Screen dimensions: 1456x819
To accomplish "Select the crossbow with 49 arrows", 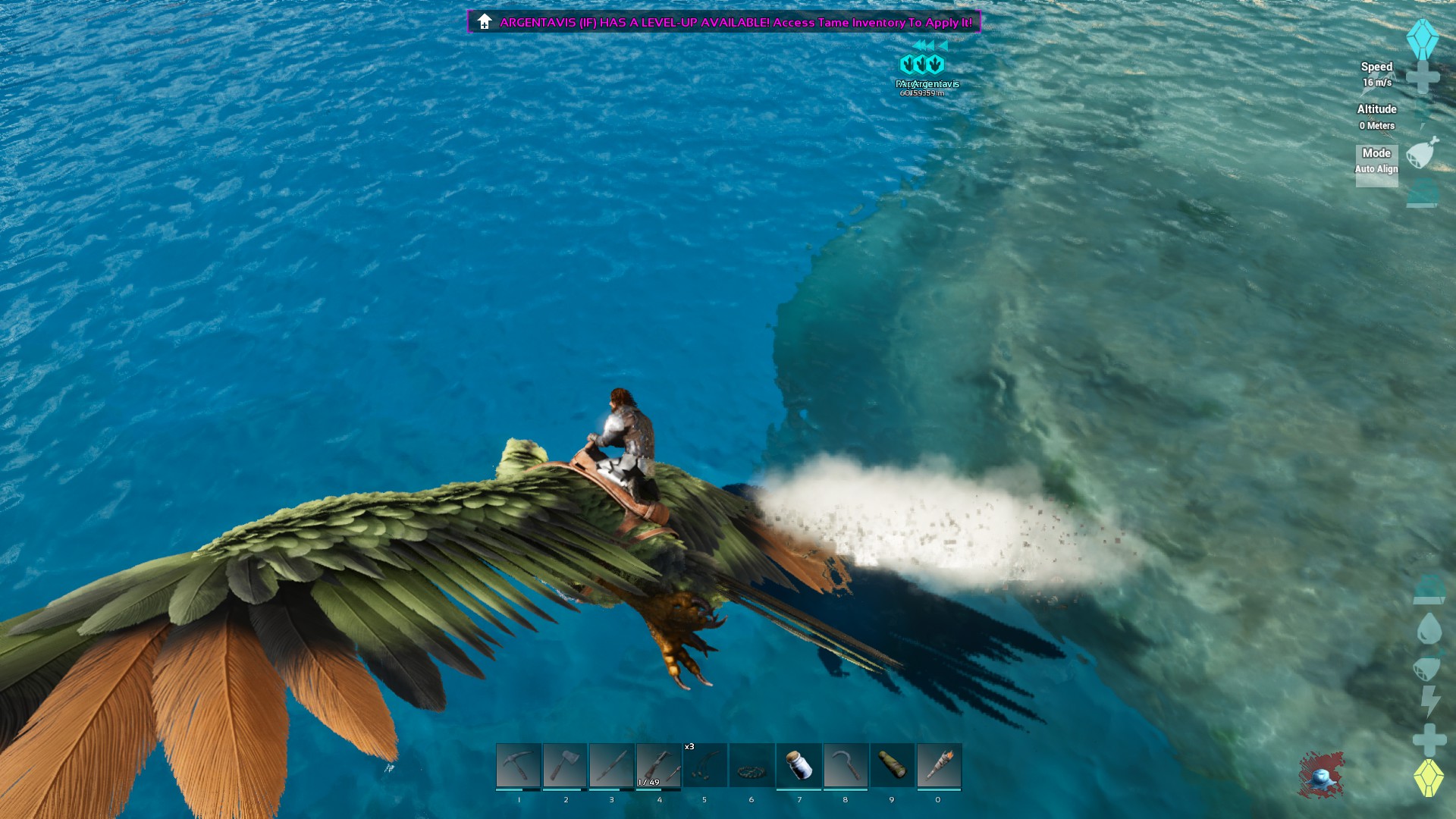I will click(658, 765).
